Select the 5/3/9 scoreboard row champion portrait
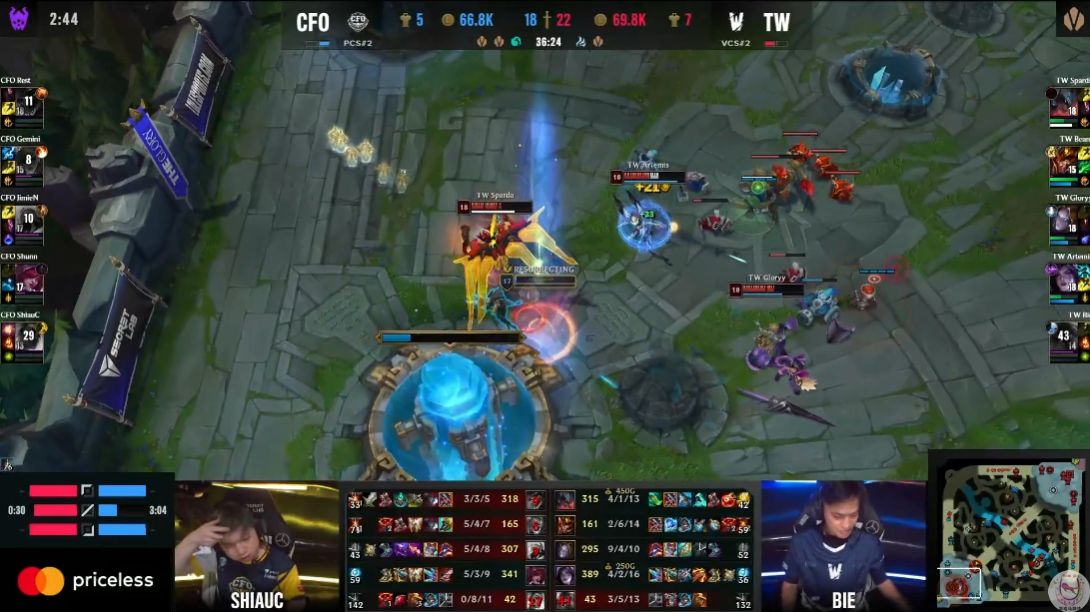 [536, 574]
